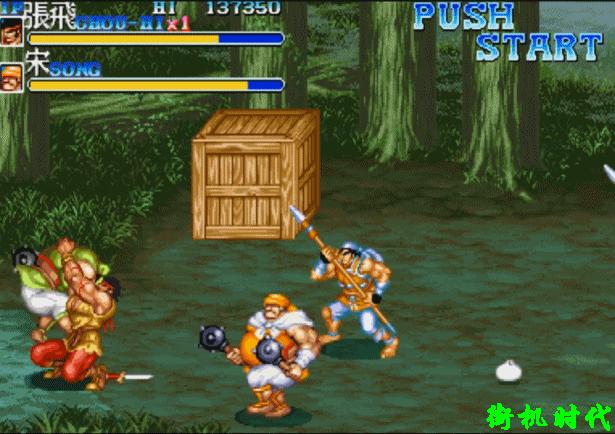Click the green Chinese watermark logo

[548, 415]
